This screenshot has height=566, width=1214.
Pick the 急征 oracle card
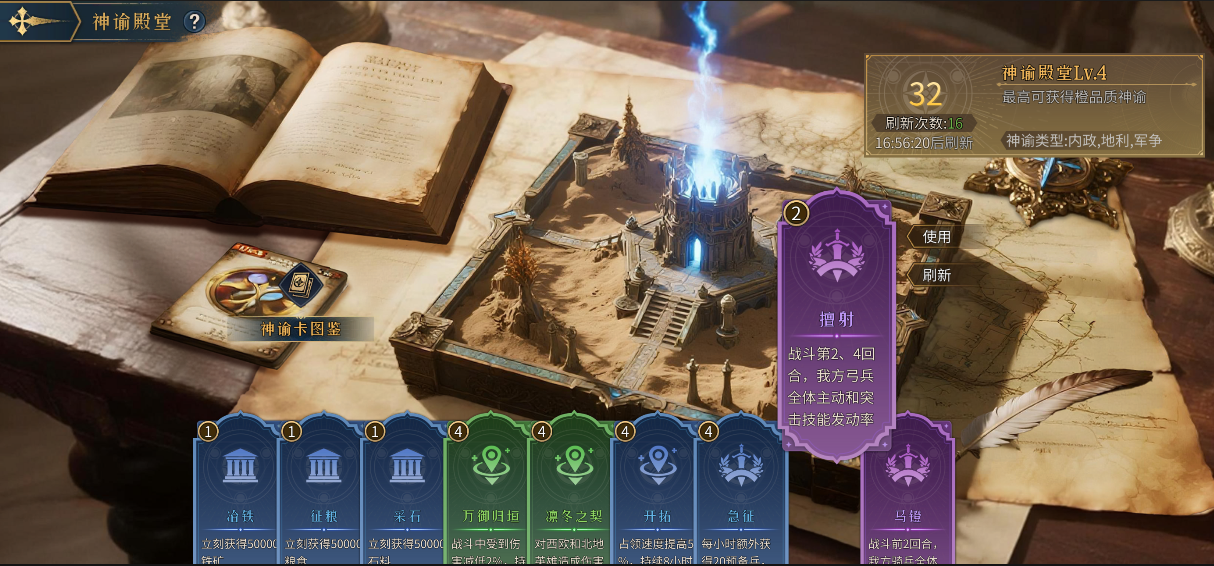click(x=738, y=490)
